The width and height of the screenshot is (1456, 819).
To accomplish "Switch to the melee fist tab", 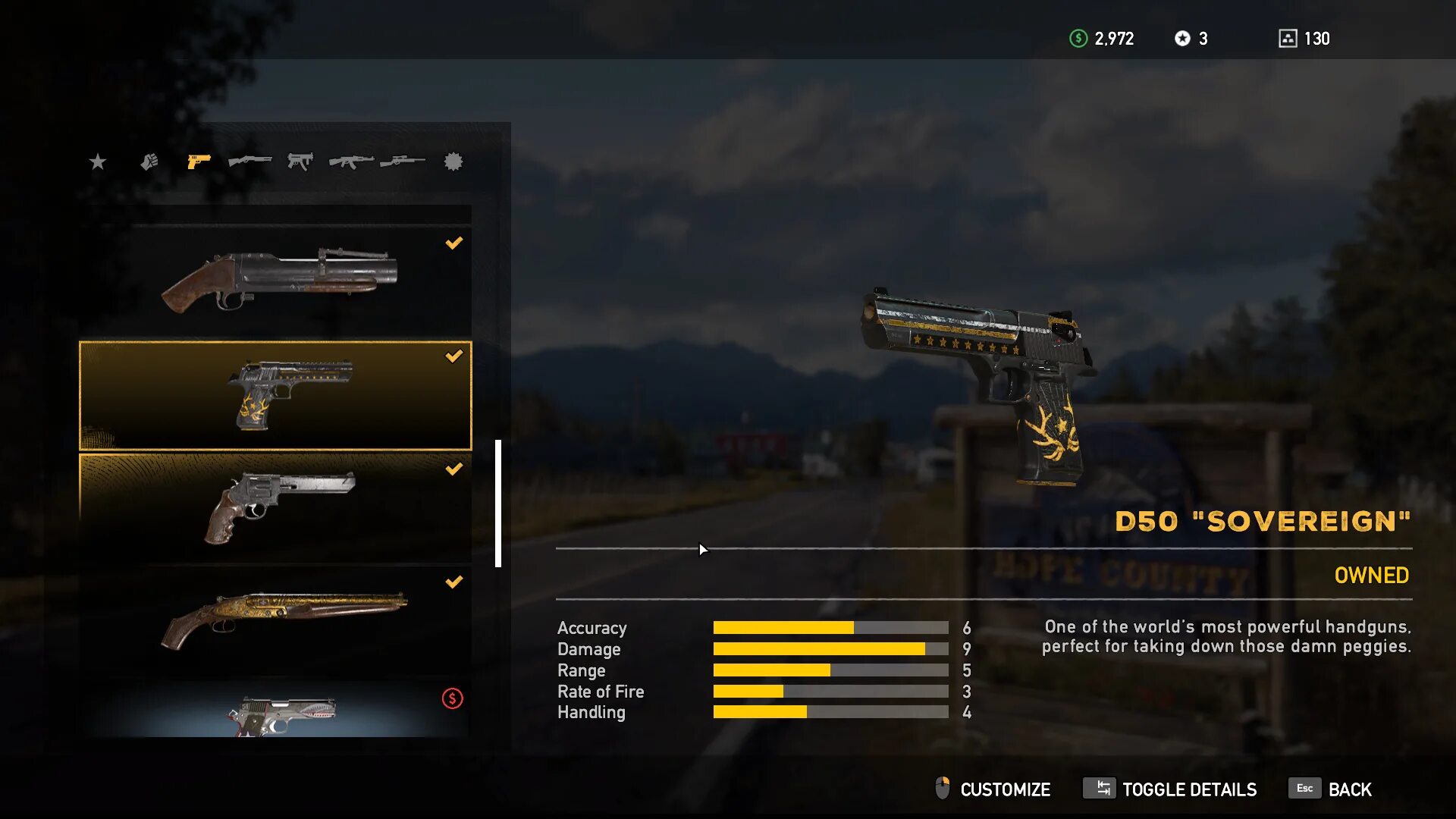I will [x=149, y=162].
